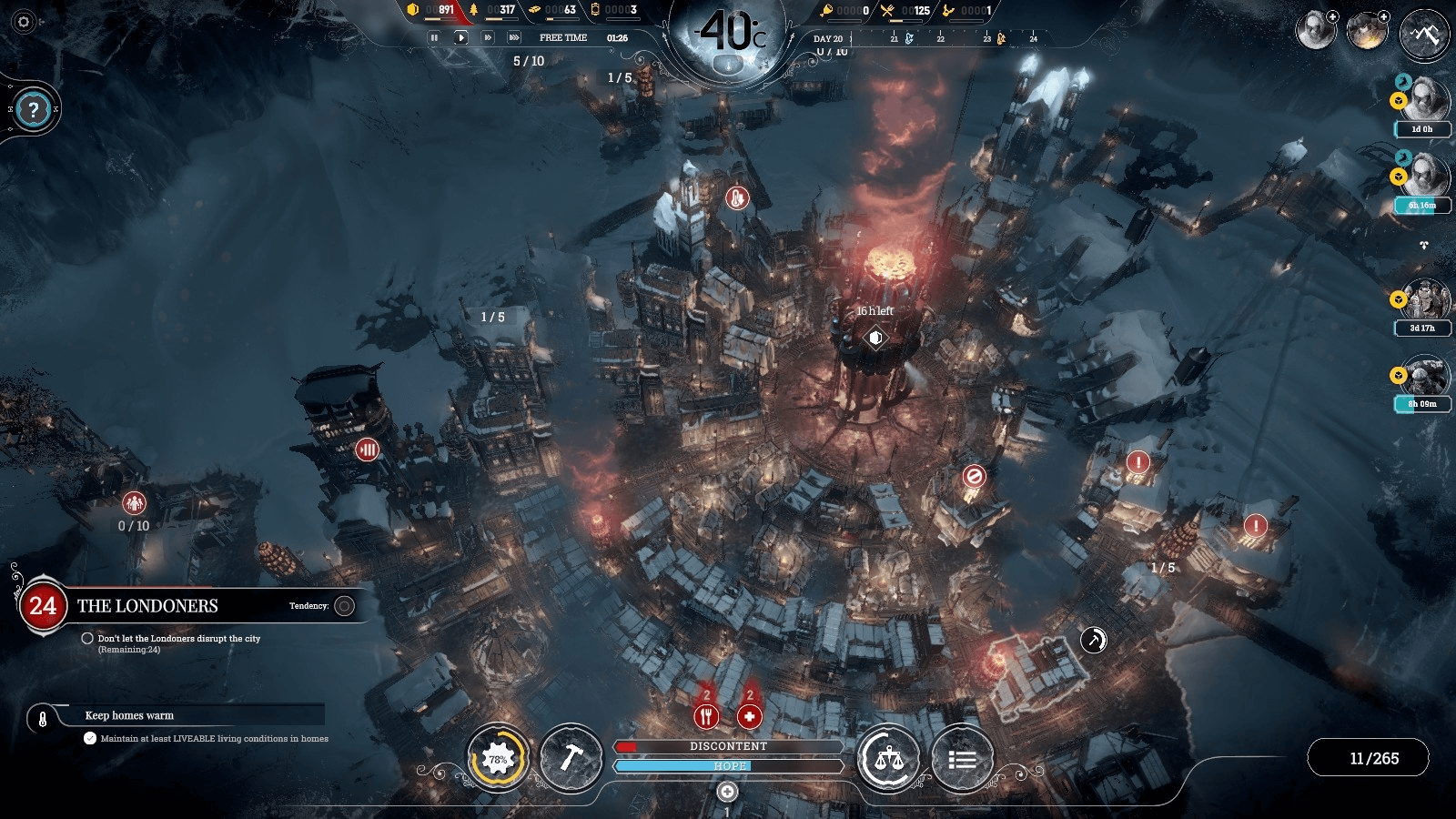Open the Keep homes warm objective
The width and height of the screenshot is (1456, 819).
[129, 716]
